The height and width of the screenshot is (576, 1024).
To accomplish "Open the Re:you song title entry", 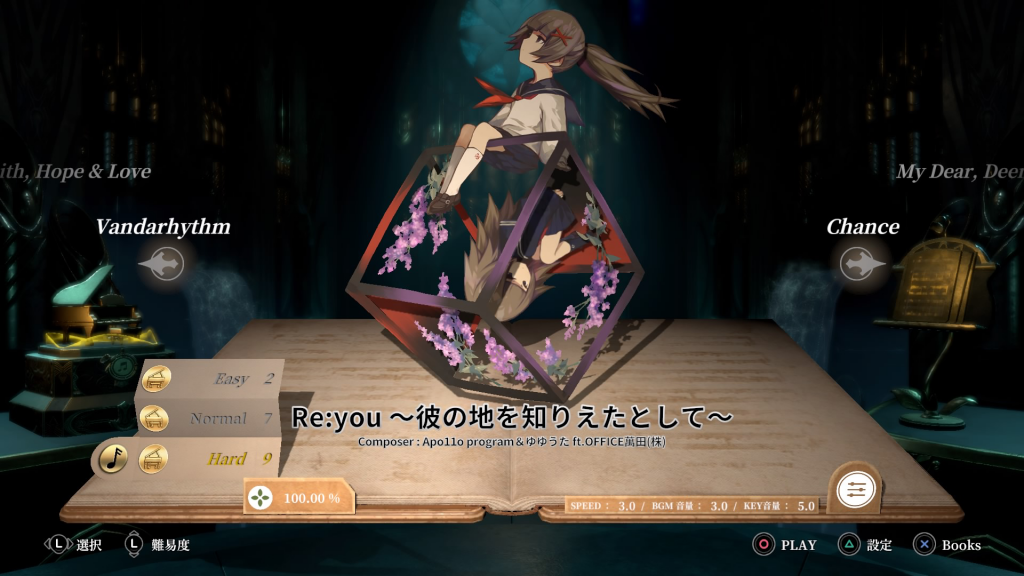I will 512,417.
